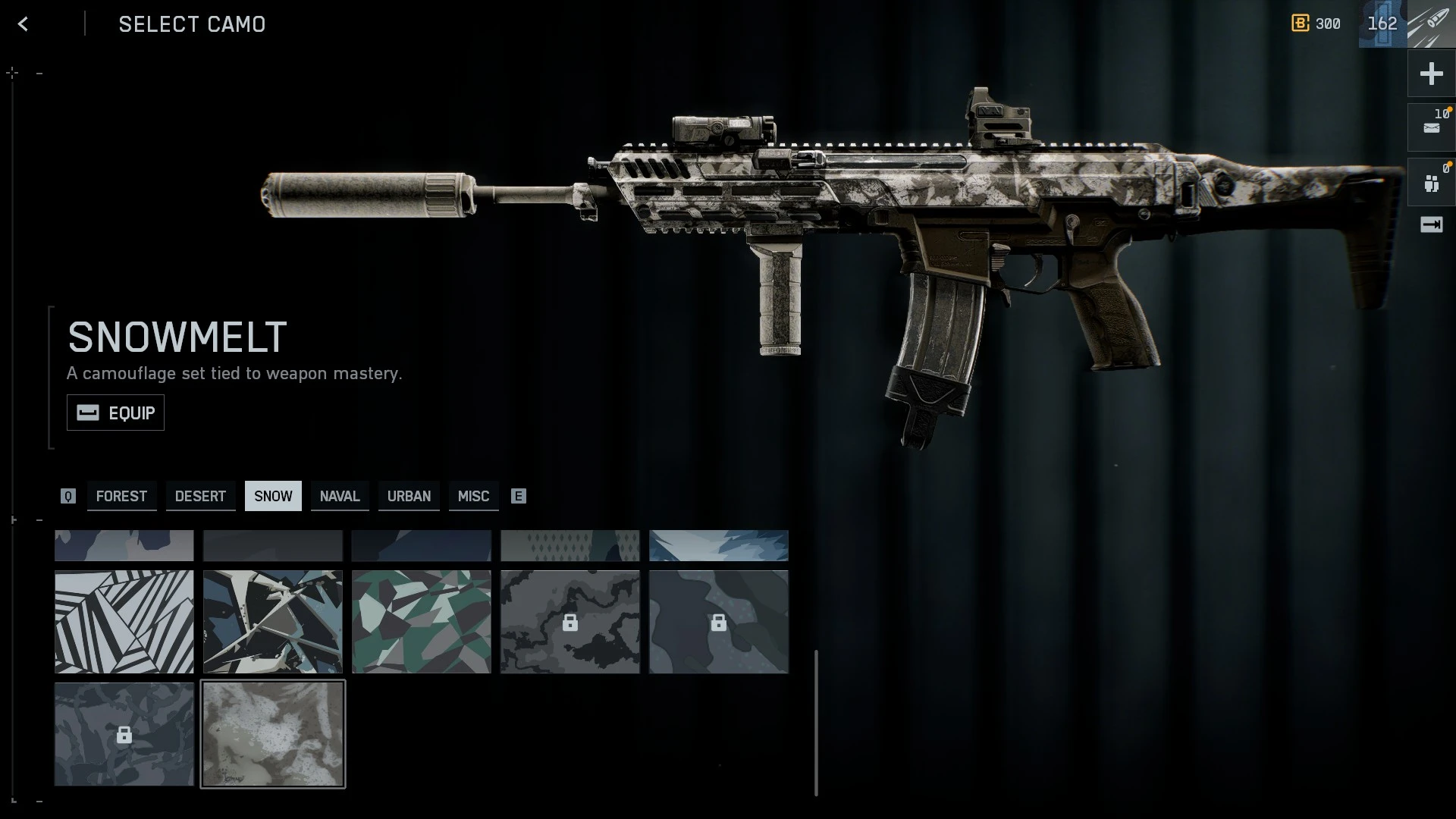Open the mail inbox icon
1456x819 pixels.
1431,127
